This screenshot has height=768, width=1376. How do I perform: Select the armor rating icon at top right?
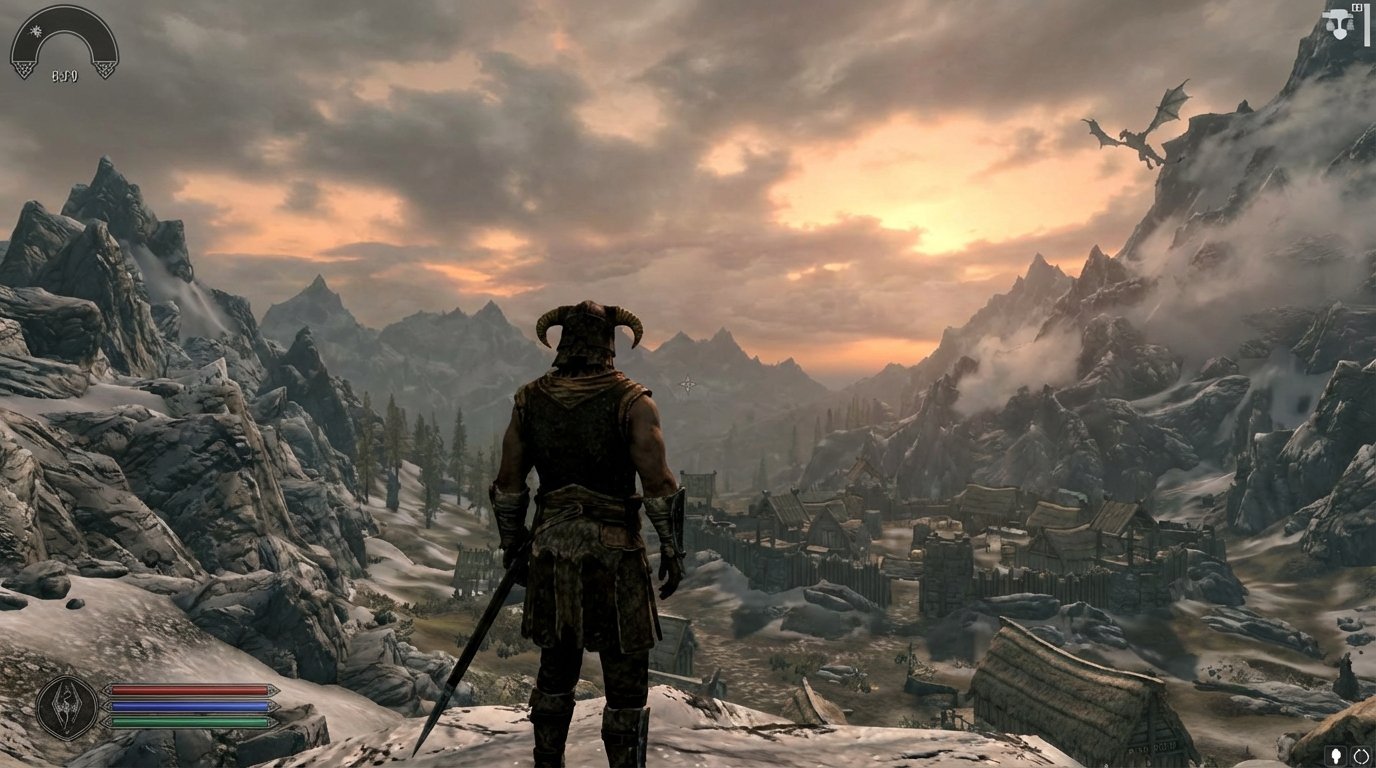coord(1338,25)
